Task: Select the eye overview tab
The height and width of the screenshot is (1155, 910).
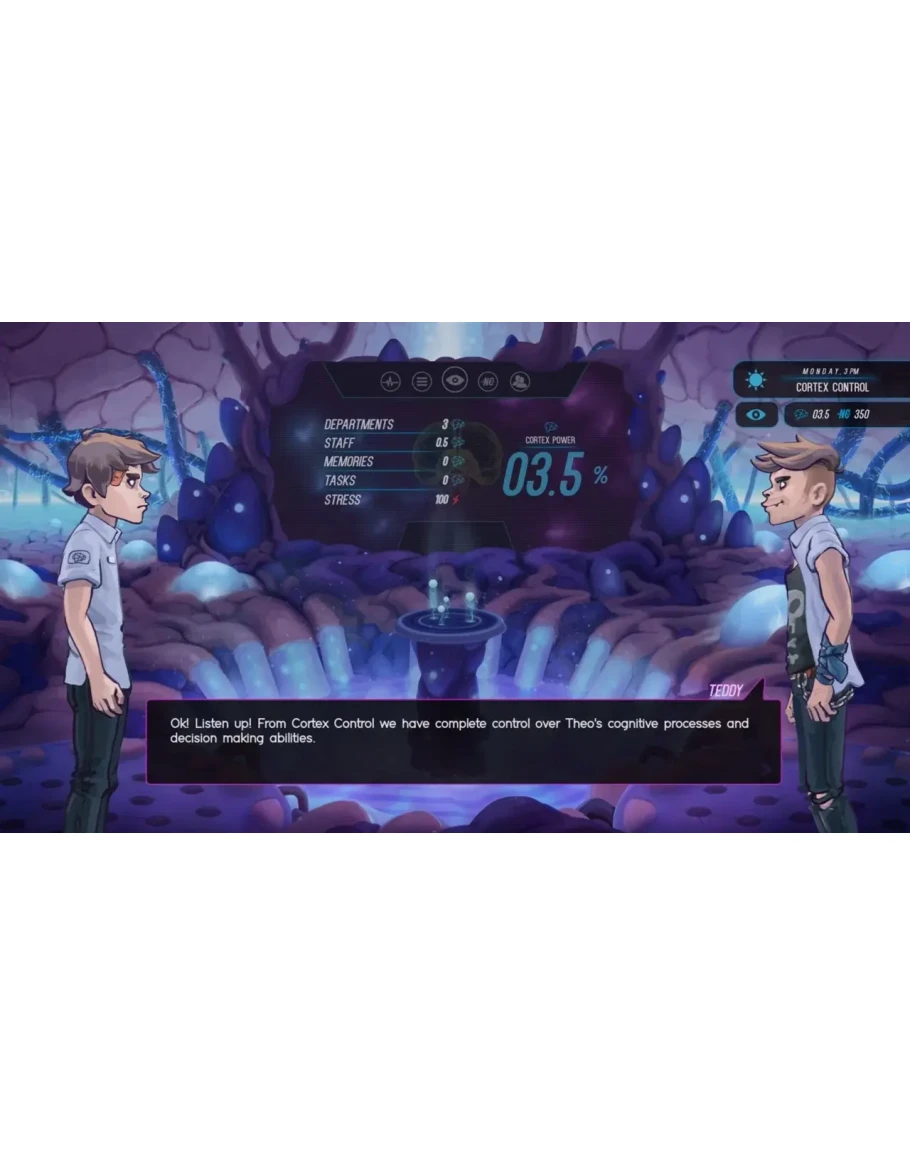Action: 455,380
